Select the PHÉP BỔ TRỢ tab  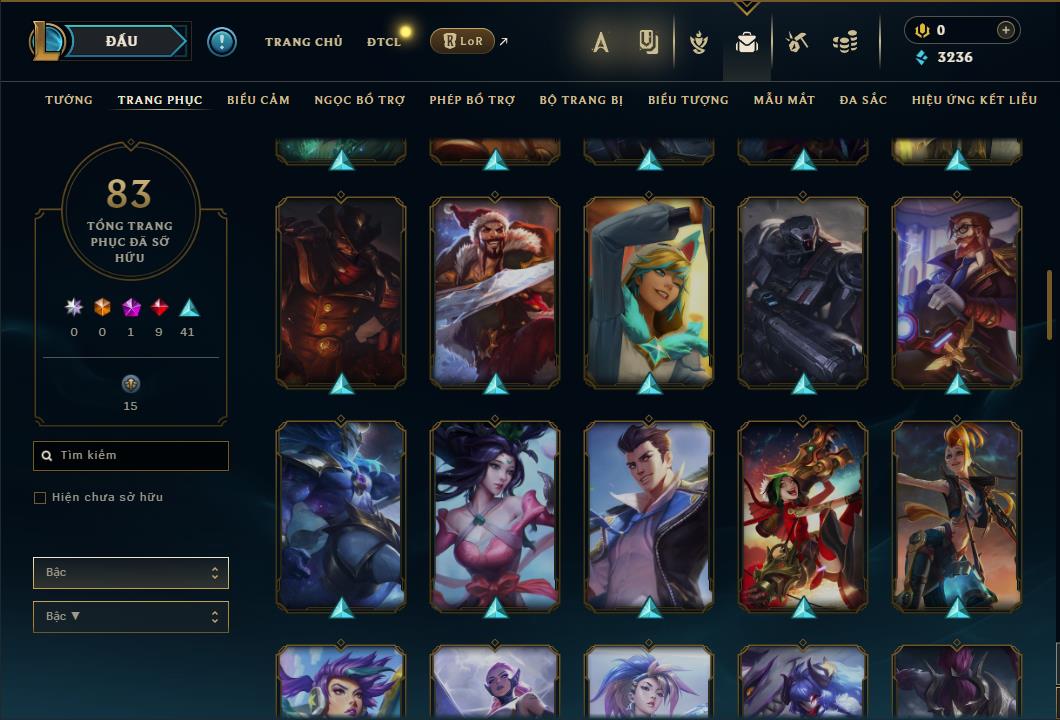click(472, 100)
